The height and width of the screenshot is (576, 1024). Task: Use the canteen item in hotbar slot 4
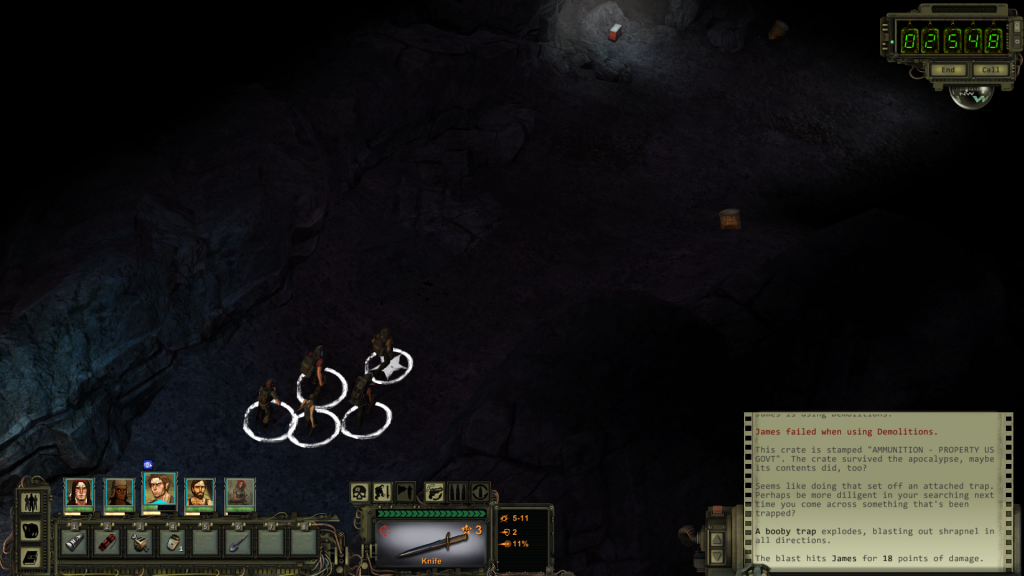[x=173, y=542]
